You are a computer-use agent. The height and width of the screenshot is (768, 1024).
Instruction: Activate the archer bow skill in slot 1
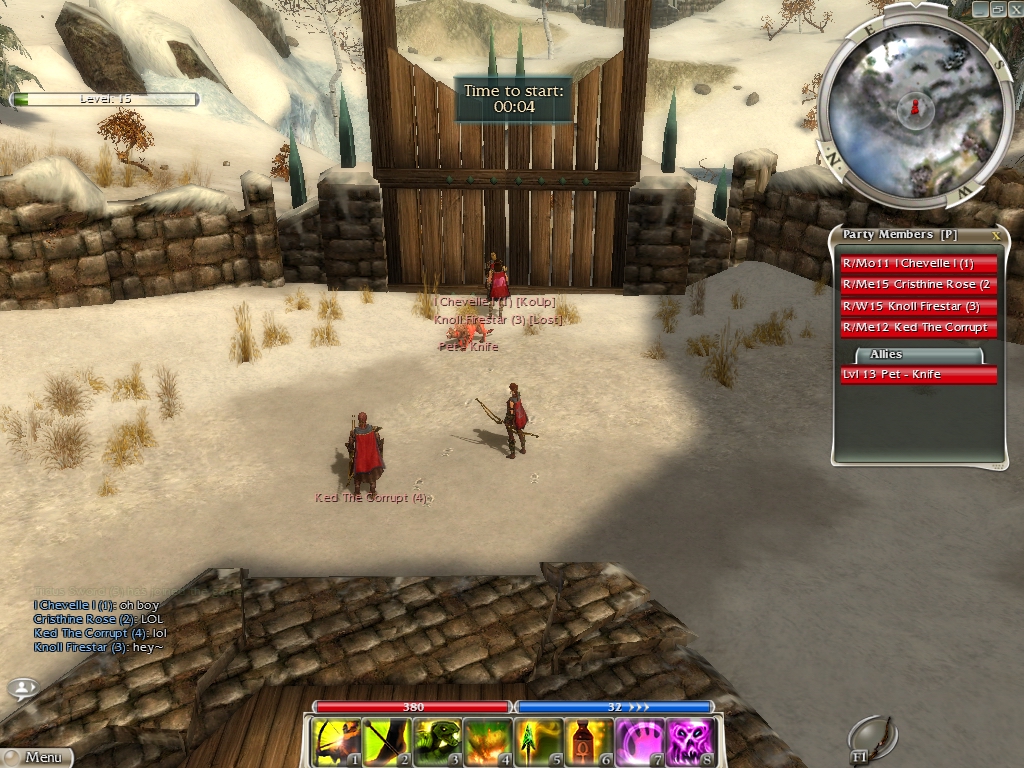pyautogui.click(x=335, y=743)
